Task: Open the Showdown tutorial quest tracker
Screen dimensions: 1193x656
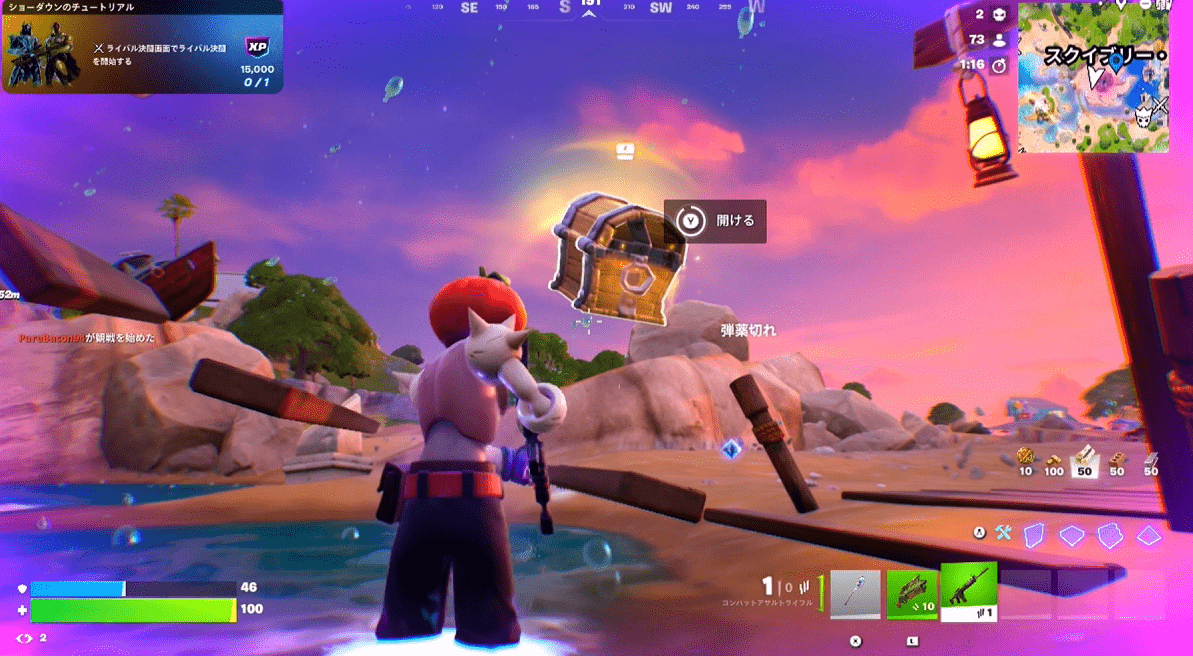Action: (142, 47)
